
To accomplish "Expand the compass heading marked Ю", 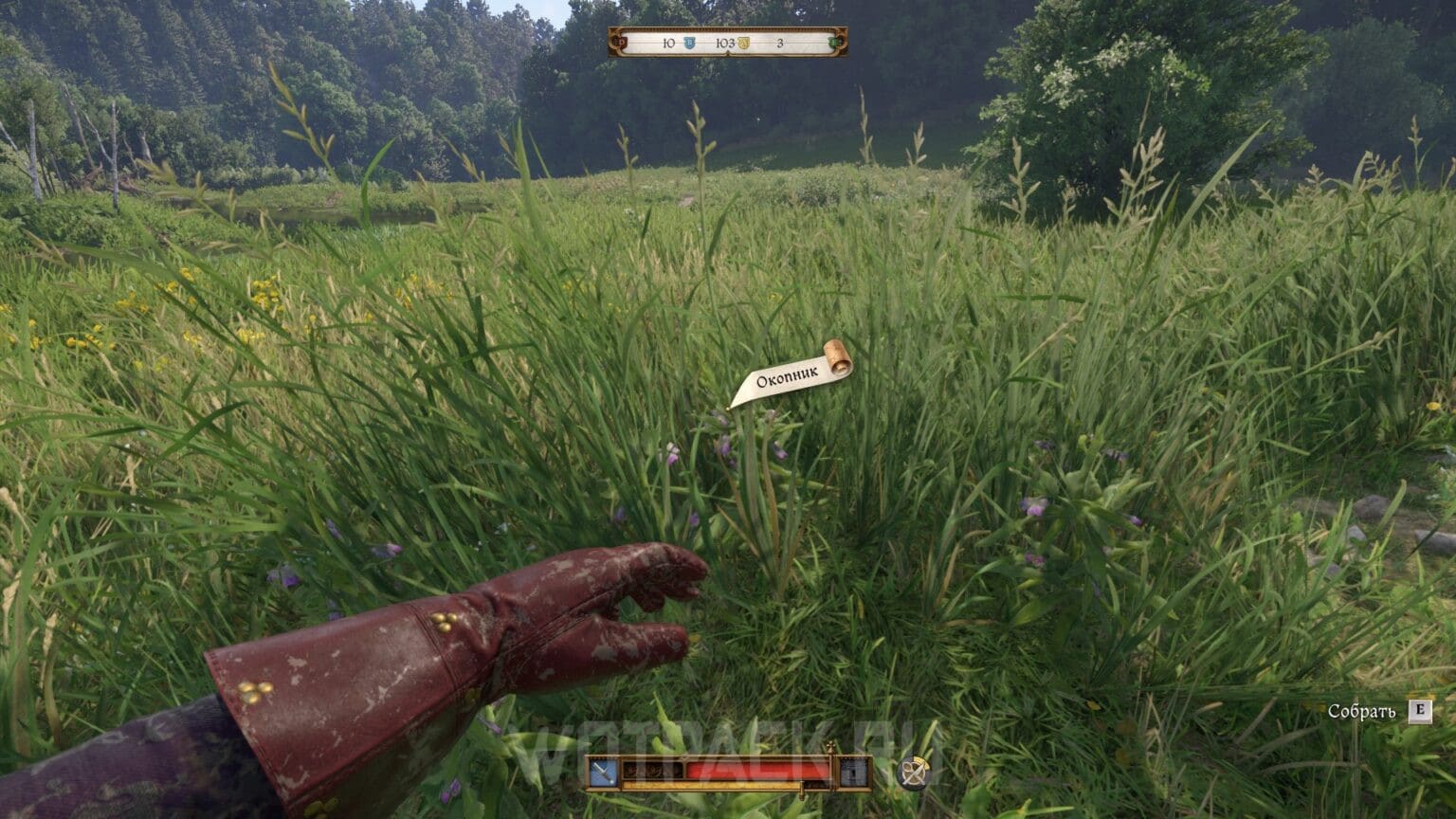I will [x=669, y=43].
